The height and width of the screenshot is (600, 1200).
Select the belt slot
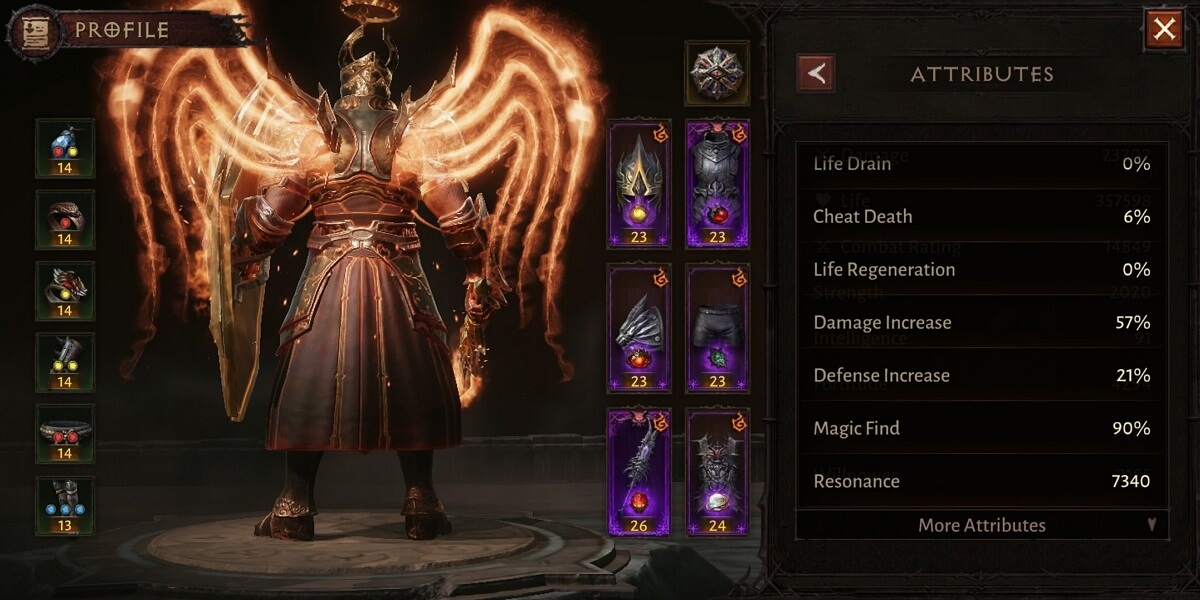tap(65, 433)
